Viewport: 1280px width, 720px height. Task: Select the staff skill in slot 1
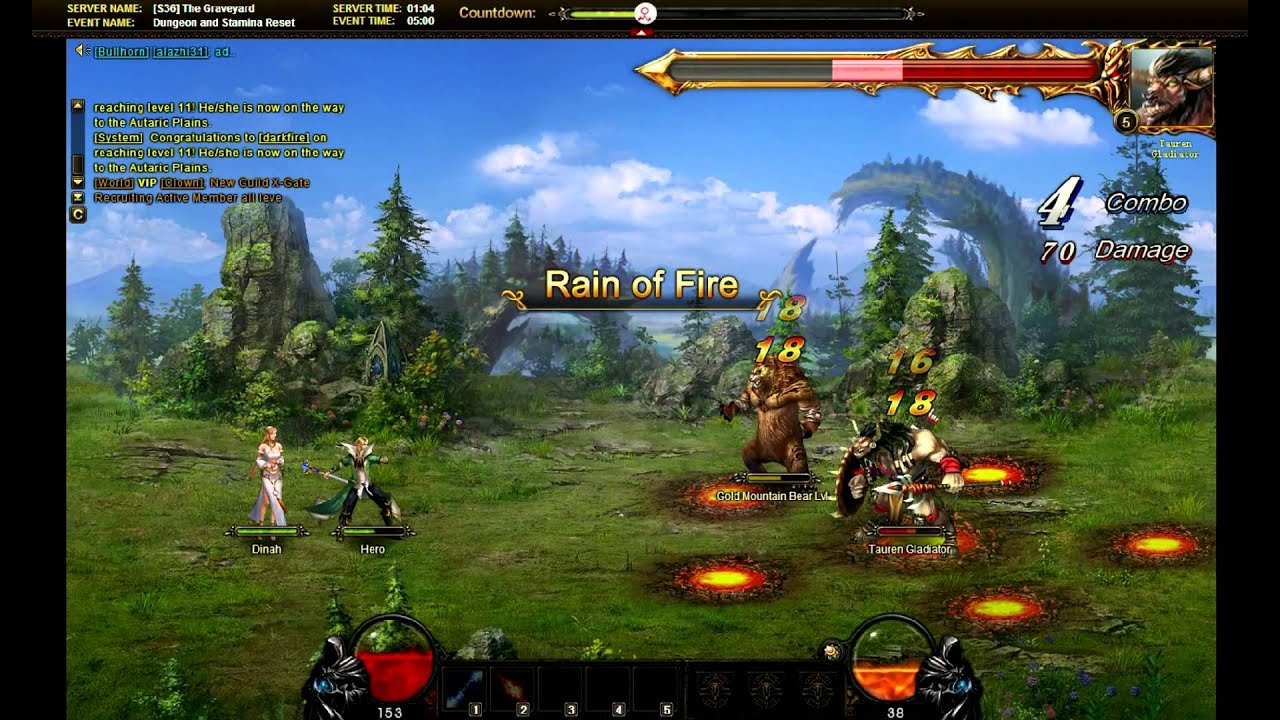(x=462, y=688)
